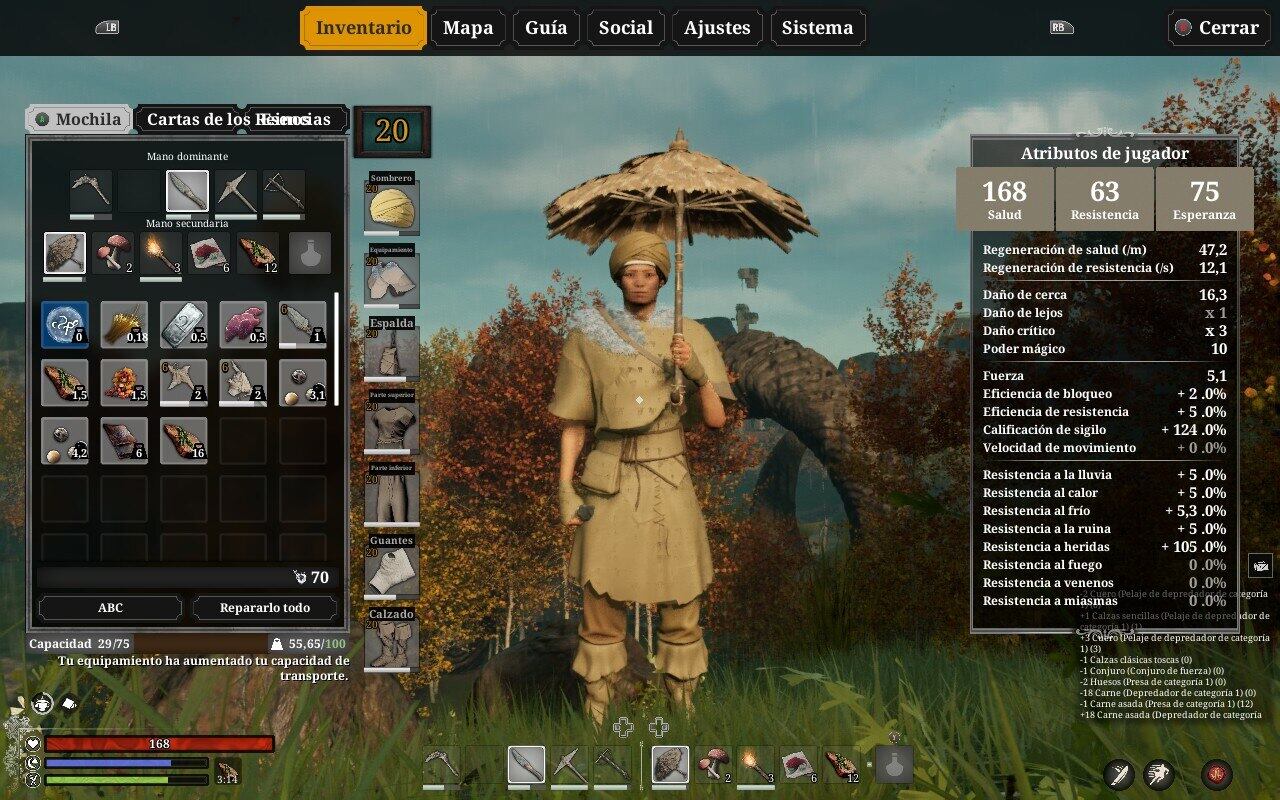This screenshot has width=1280, height=800.
Task: Select the Sistema tab
Action: pyautogui.click(x=817, y=28)
